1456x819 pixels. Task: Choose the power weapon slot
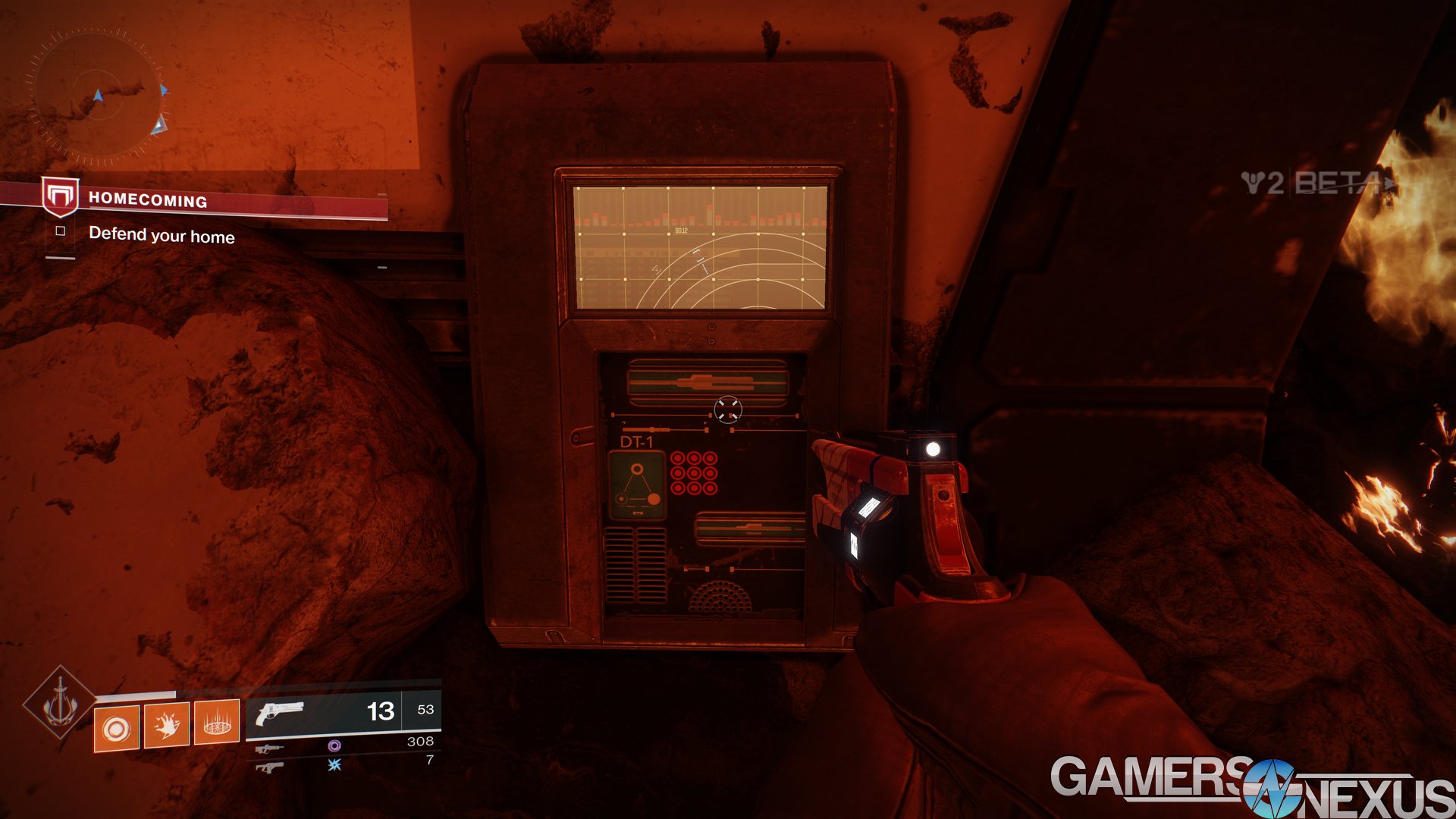coord(270,767)
